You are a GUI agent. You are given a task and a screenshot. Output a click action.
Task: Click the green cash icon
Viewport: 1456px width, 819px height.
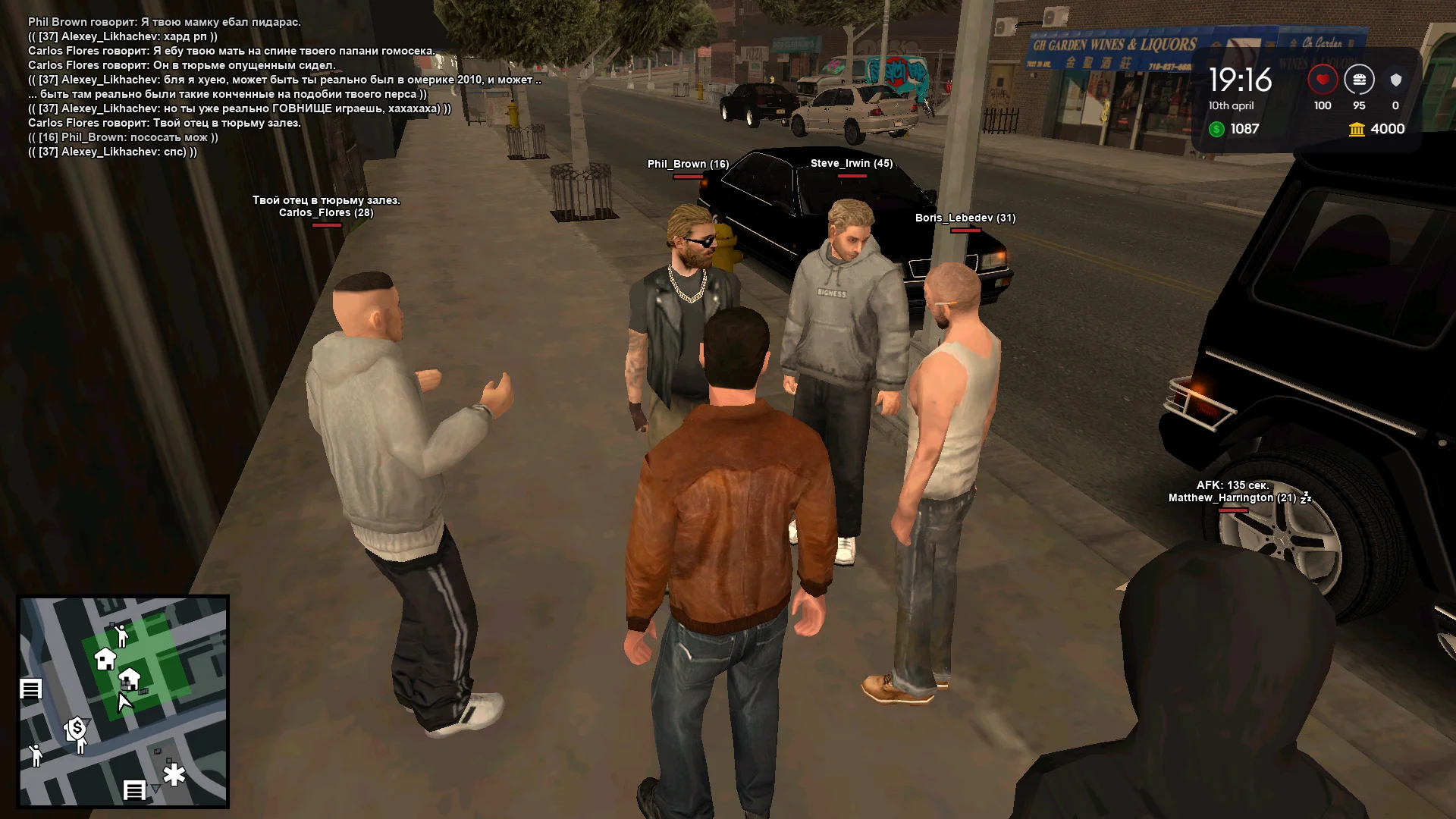pyautogui.click(x=1217, y=129)
